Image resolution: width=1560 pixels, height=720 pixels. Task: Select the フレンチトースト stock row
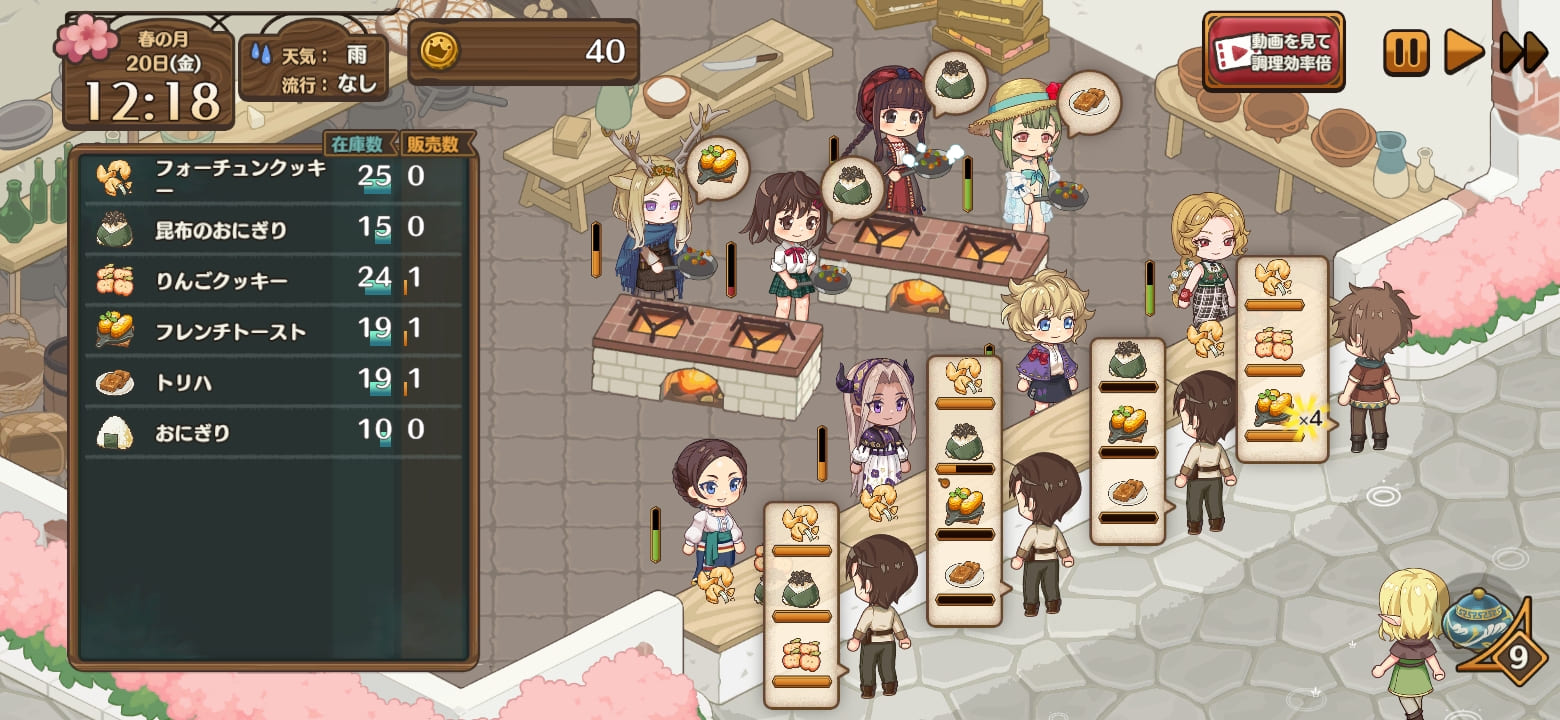[x=270, y=332]
